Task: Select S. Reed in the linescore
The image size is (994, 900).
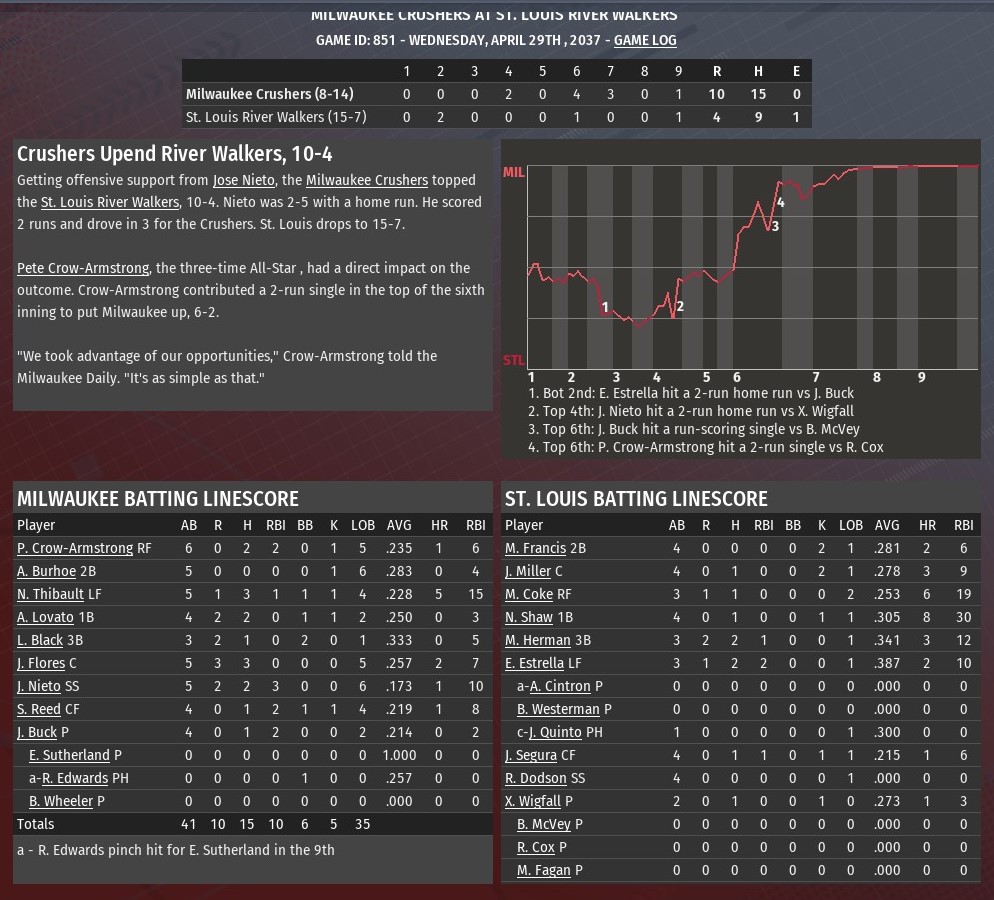Action: coord(39,709)
